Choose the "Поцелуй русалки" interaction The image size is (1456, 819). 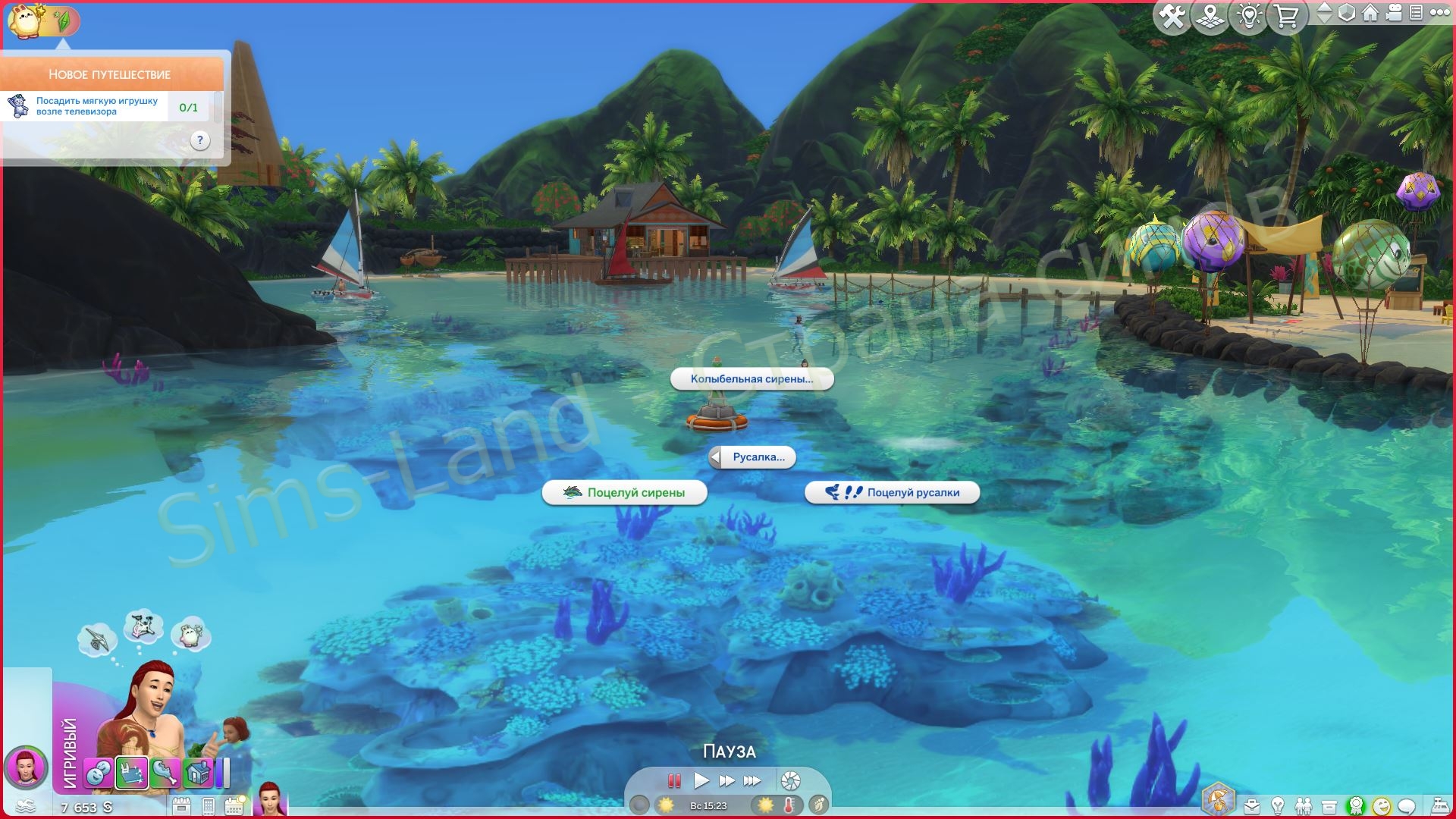892,493
